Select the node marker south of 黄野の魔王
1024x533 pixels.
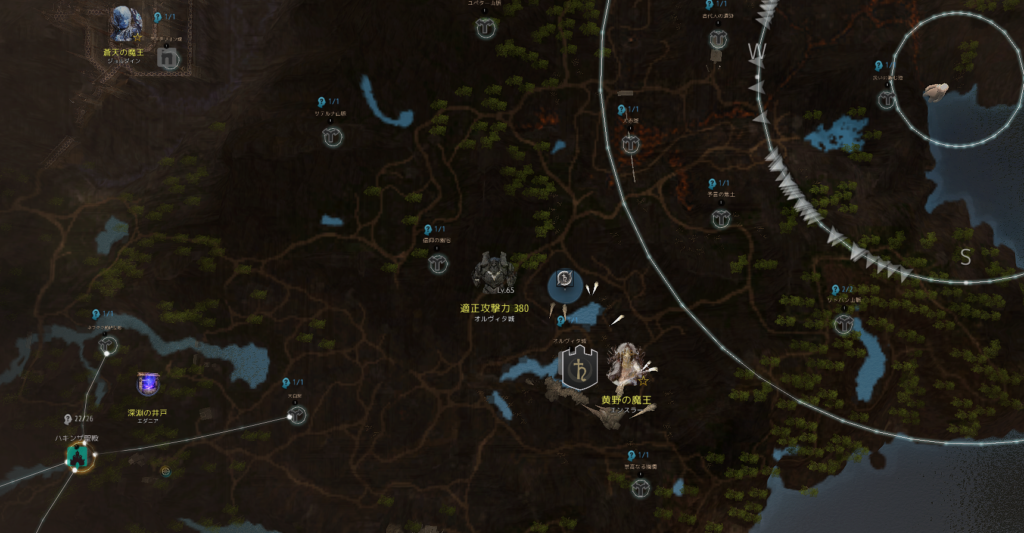click(640, 488)
